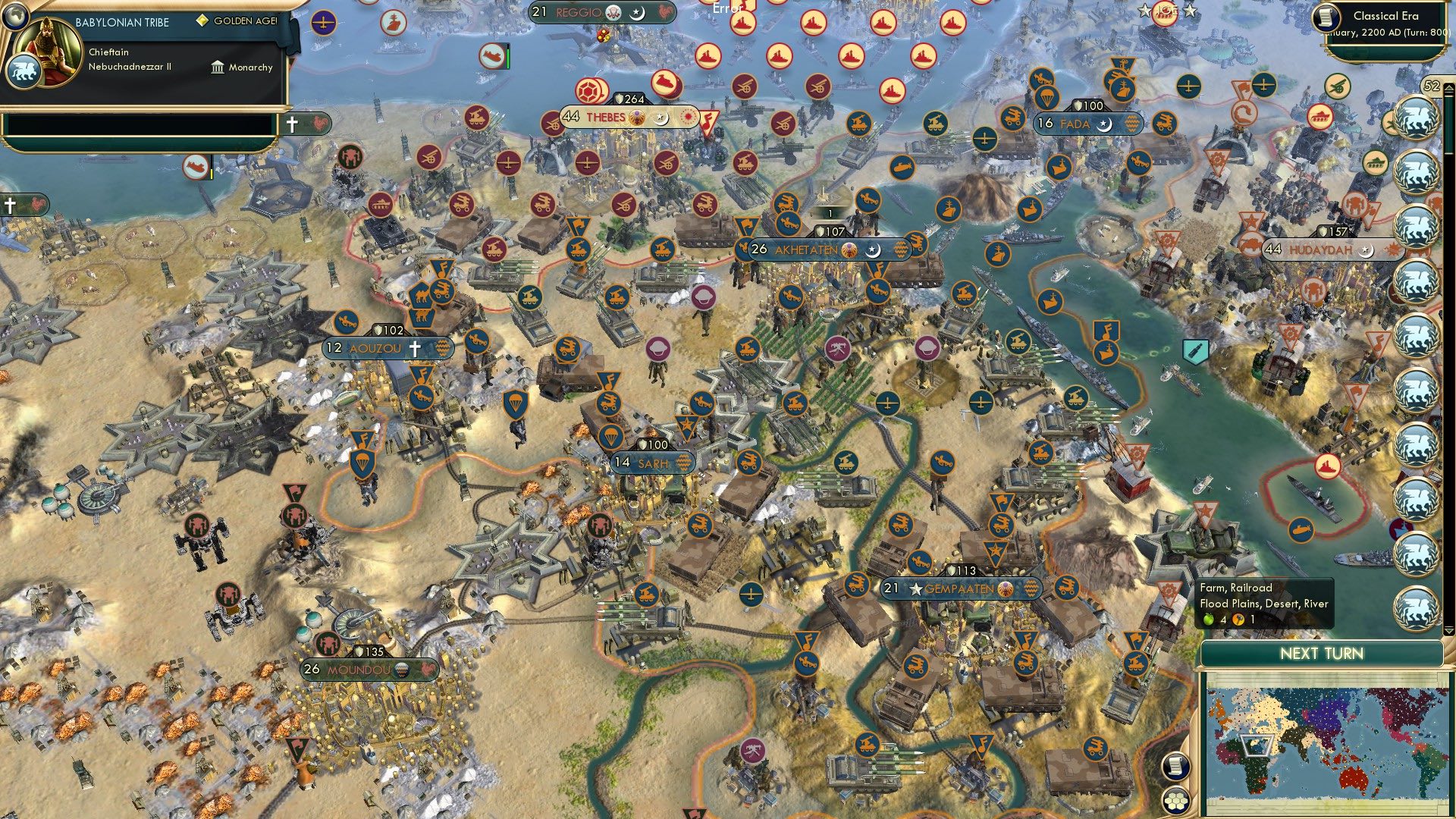The height and width of the screenshot is (819, 1456).
Task: Click the Golden Age diamond indicator
Action: 202,20
